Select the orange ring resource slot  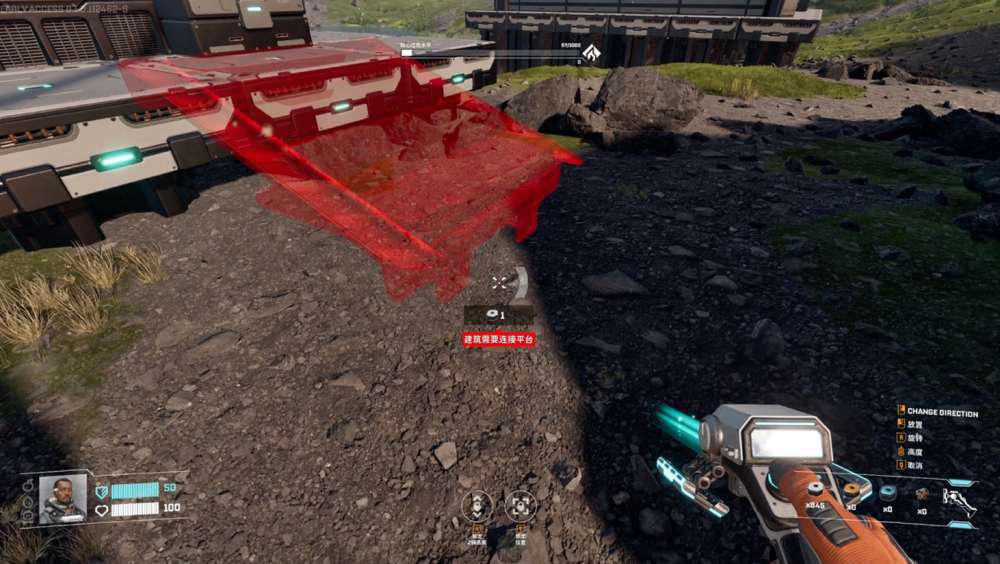(x=851, y=490)
